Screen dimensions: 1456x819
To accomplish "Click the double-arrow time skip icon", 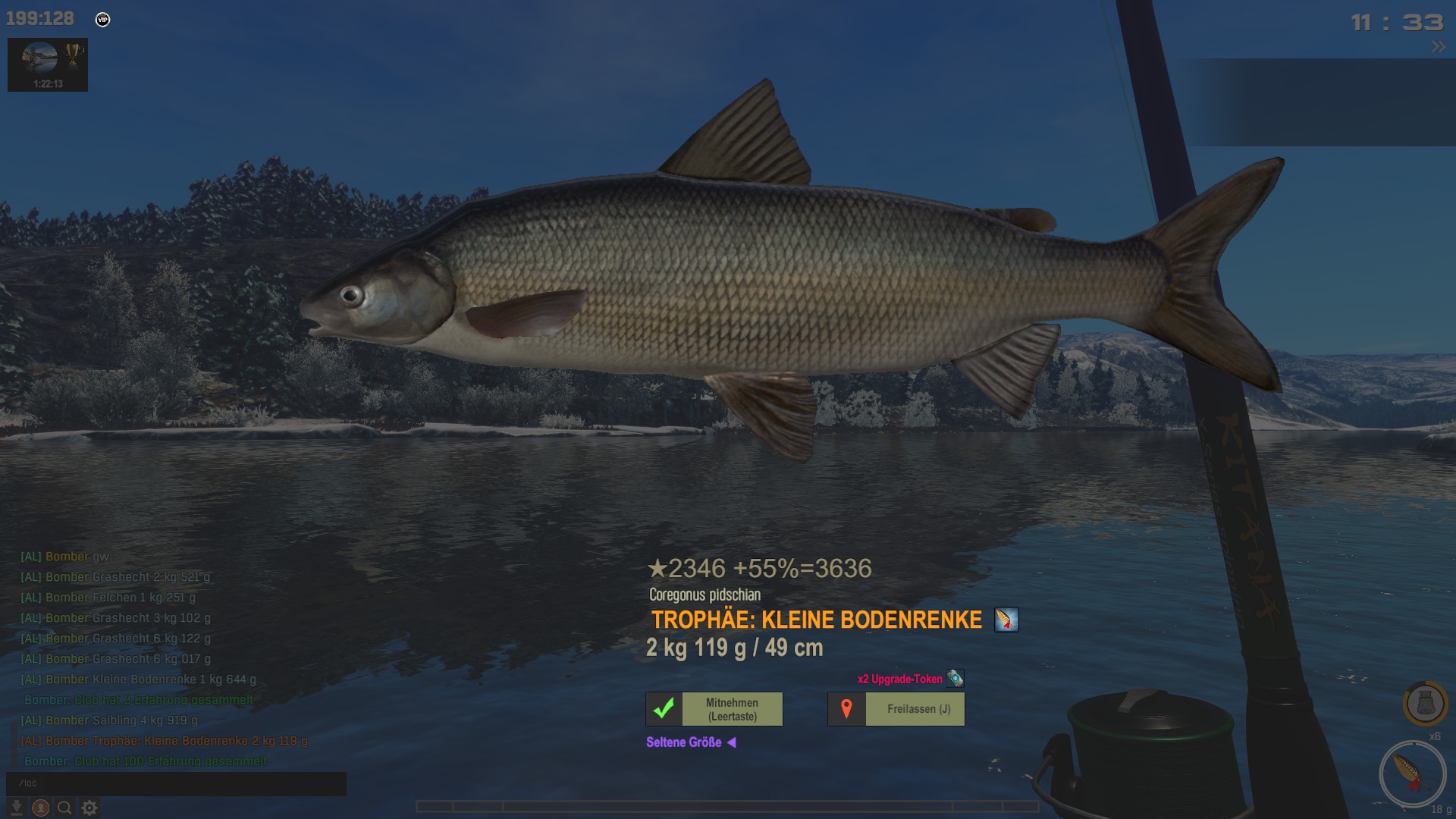I will (1438, 47).
